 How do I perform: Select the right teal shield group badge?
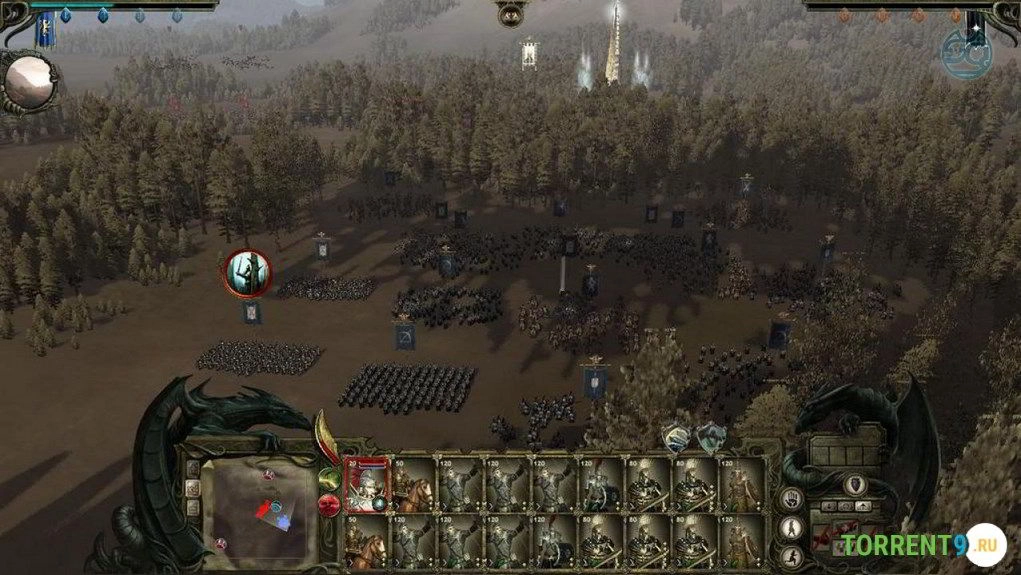711,436
